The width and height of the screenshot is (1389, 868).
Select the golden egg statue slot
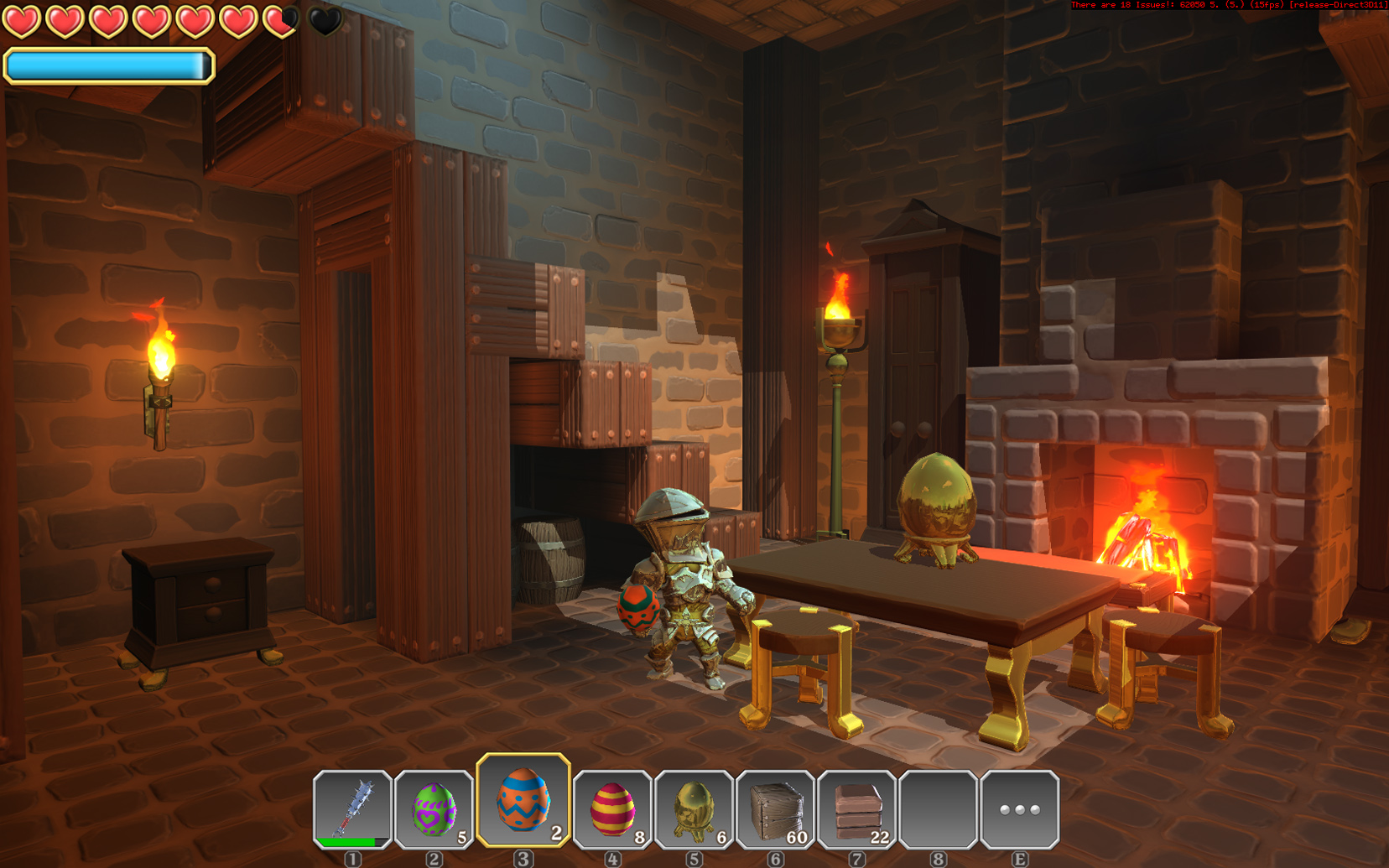click(x=694, y=809)
